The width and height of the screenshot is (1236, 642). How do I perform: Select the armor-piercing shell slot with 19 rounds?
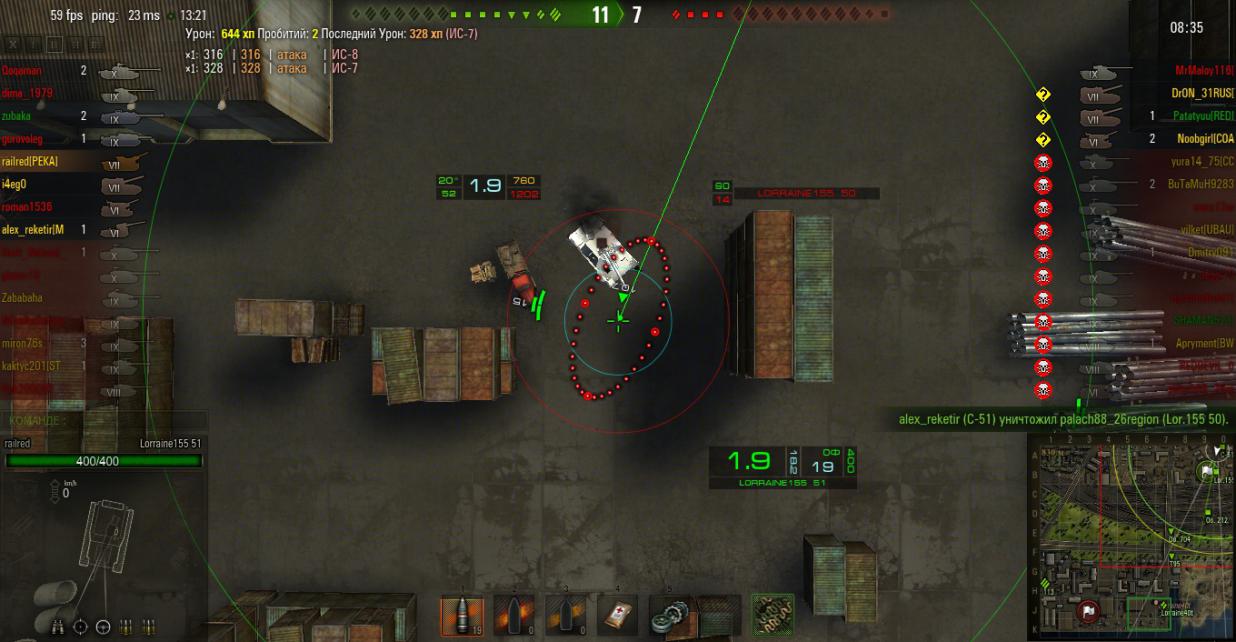(x=462, y=615)
